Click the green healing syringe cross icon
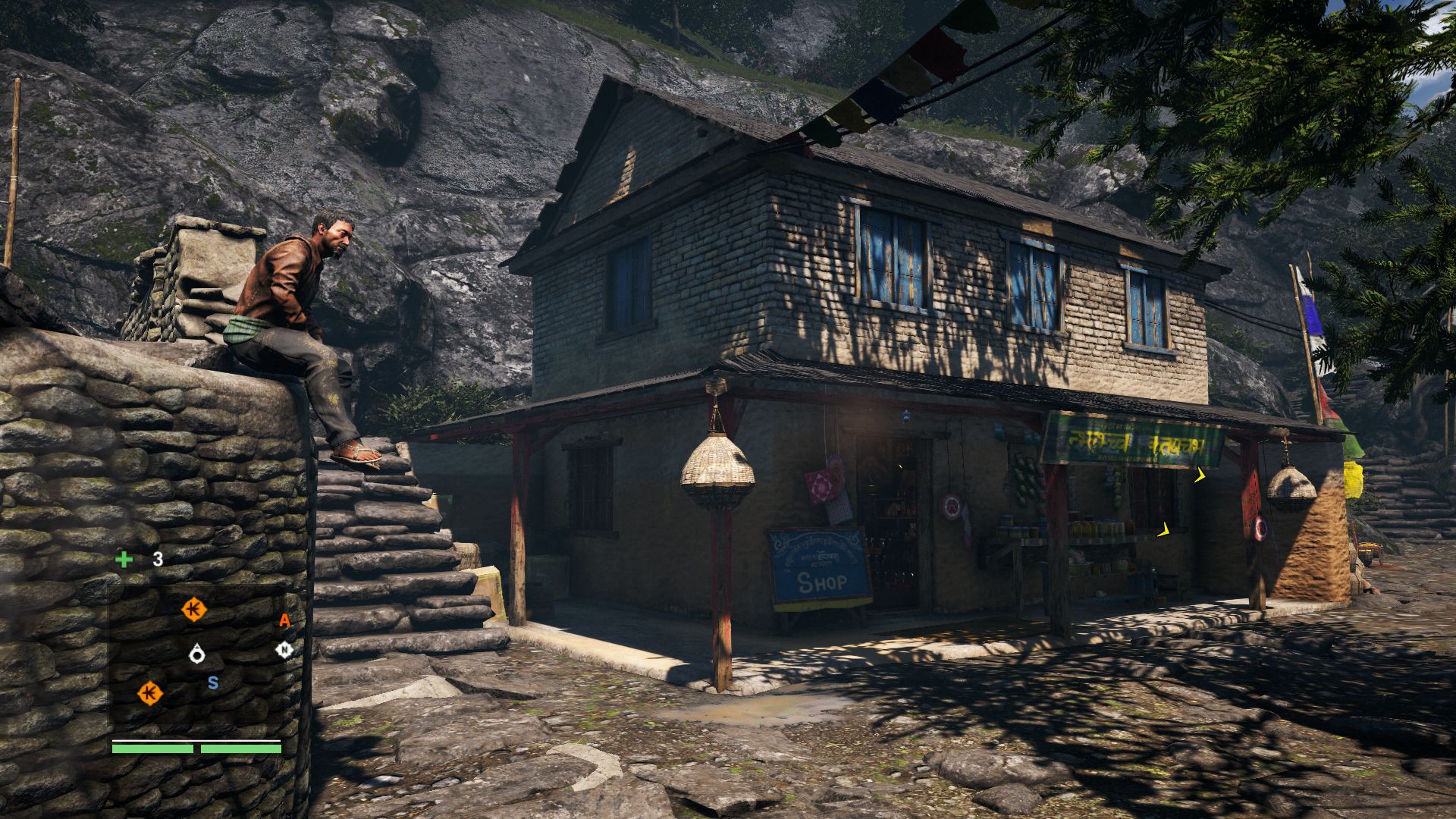 (x=124, y=560)
